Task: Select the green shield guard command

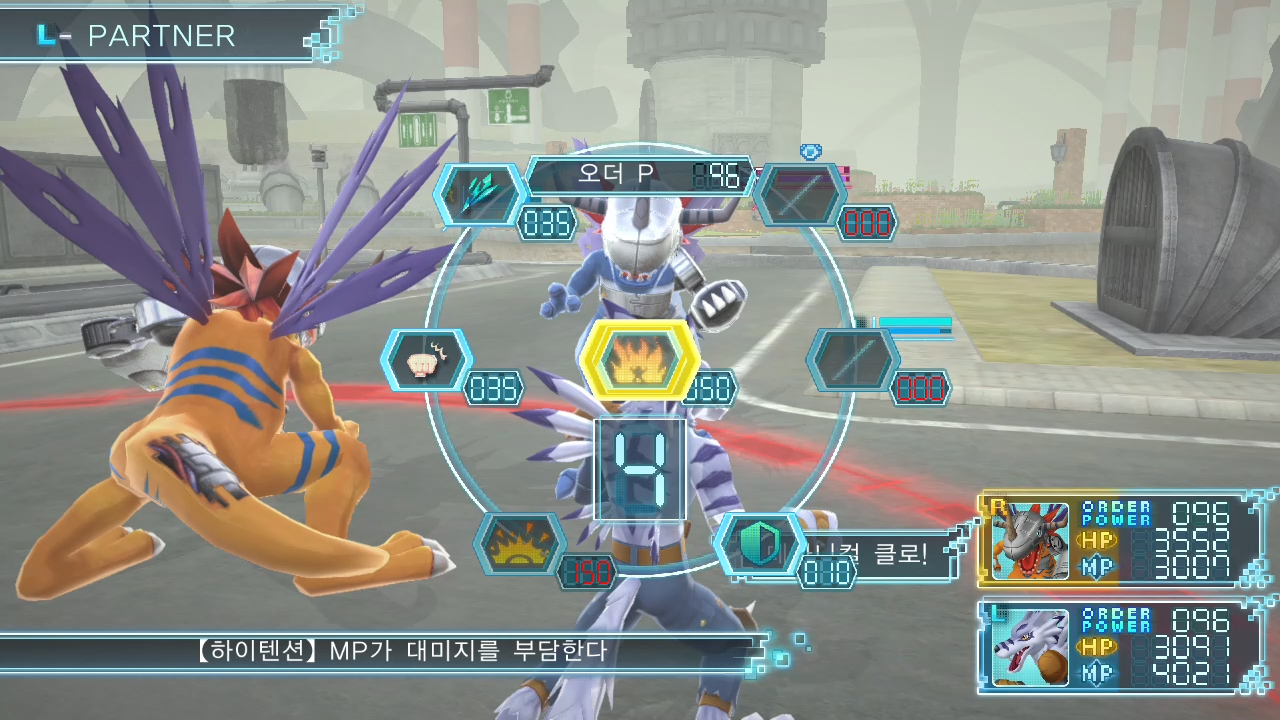Action: [x=758, y=543]
